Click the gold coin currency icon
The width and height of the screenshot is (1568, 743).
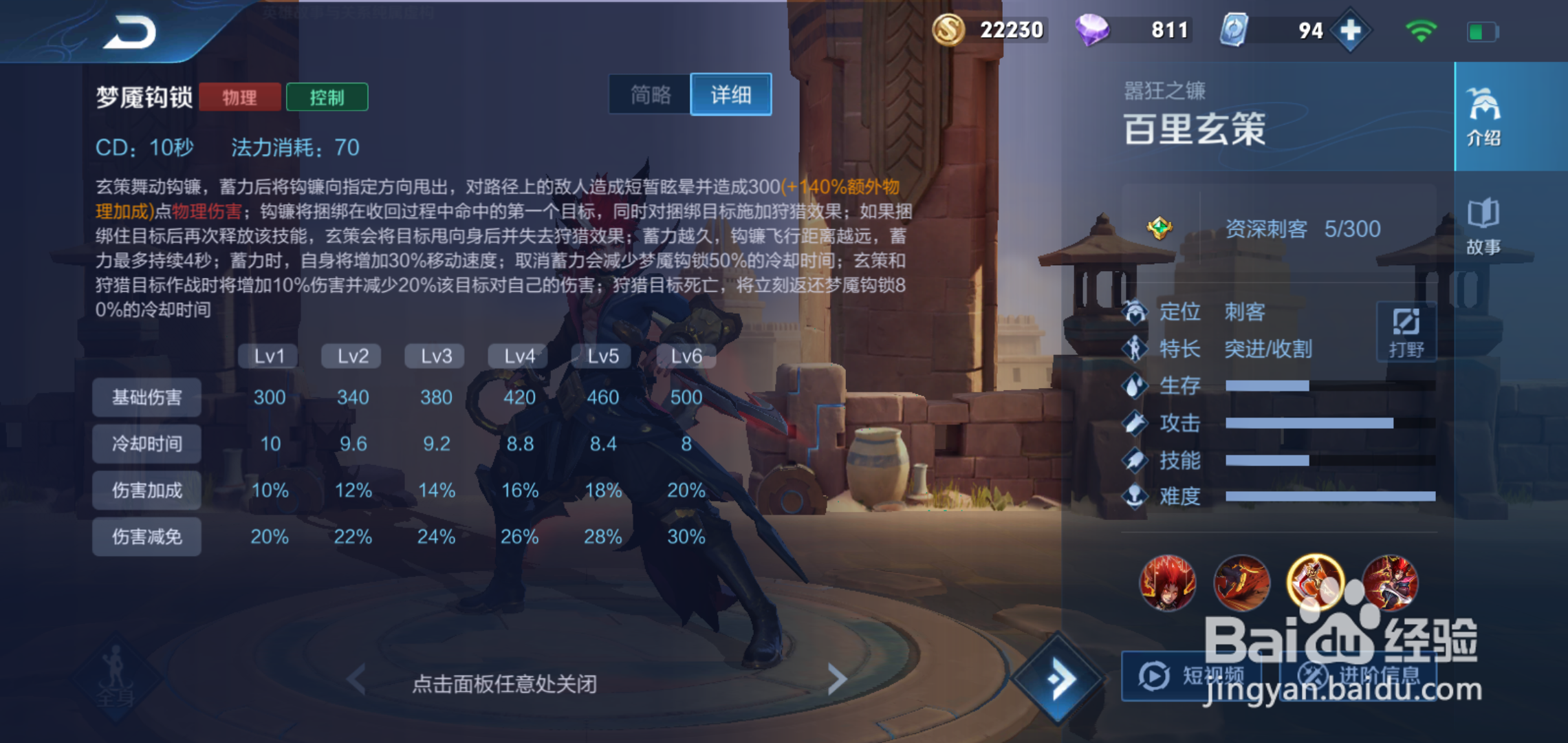(949, 30)
